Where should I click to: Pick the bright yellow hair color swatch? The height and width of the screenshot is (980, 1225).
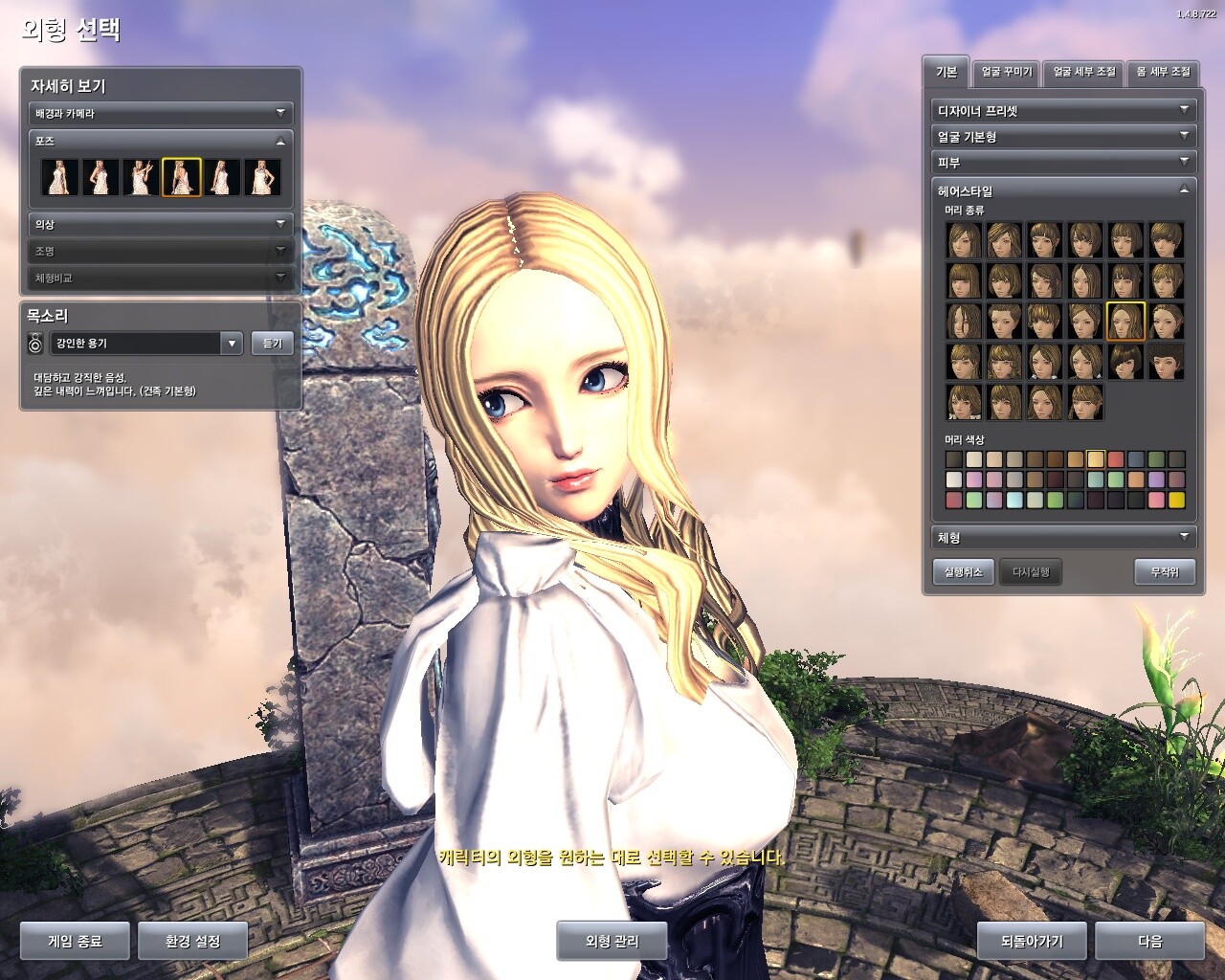[1176, 500]
